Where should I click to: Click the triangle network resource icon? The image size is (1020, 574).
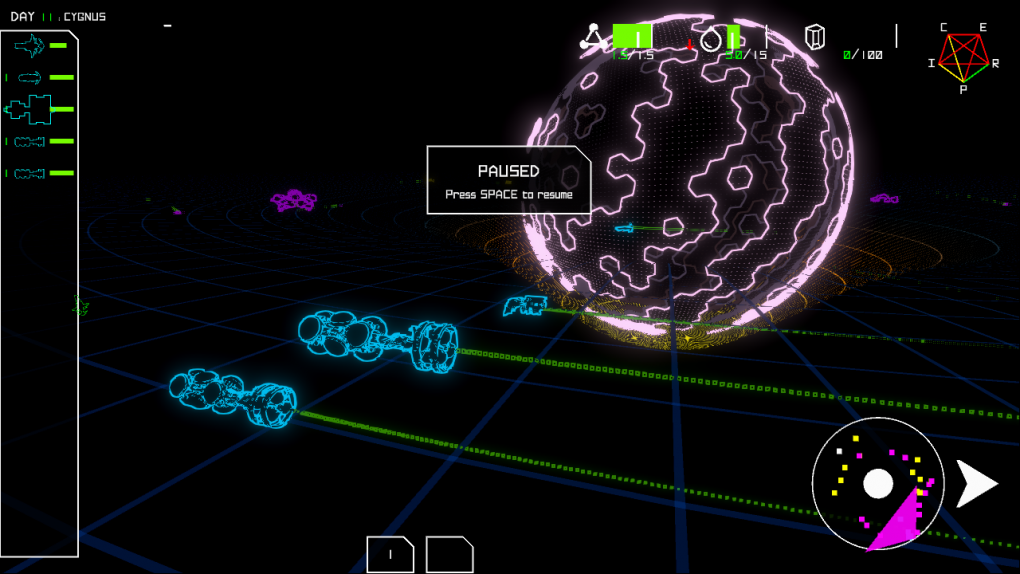click(x=593, y=39)
